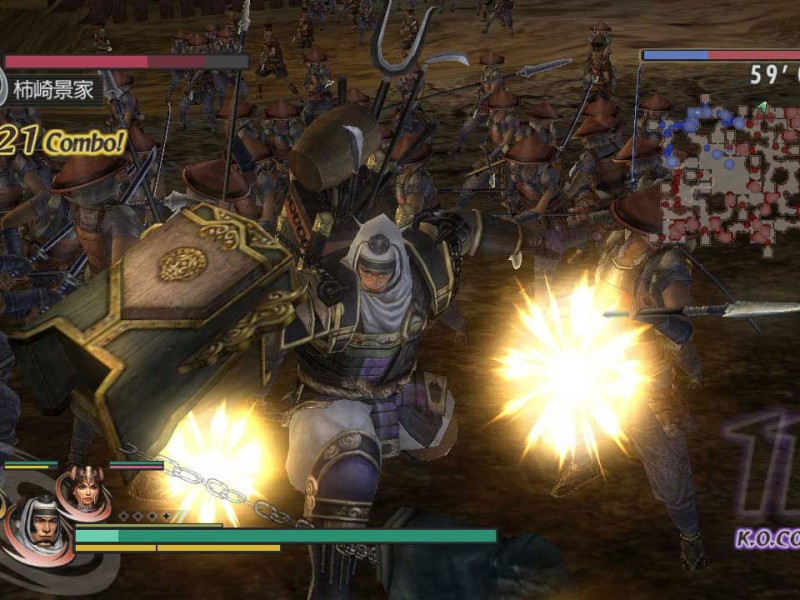Switch to the reserve female character portrait

(83, 490)
